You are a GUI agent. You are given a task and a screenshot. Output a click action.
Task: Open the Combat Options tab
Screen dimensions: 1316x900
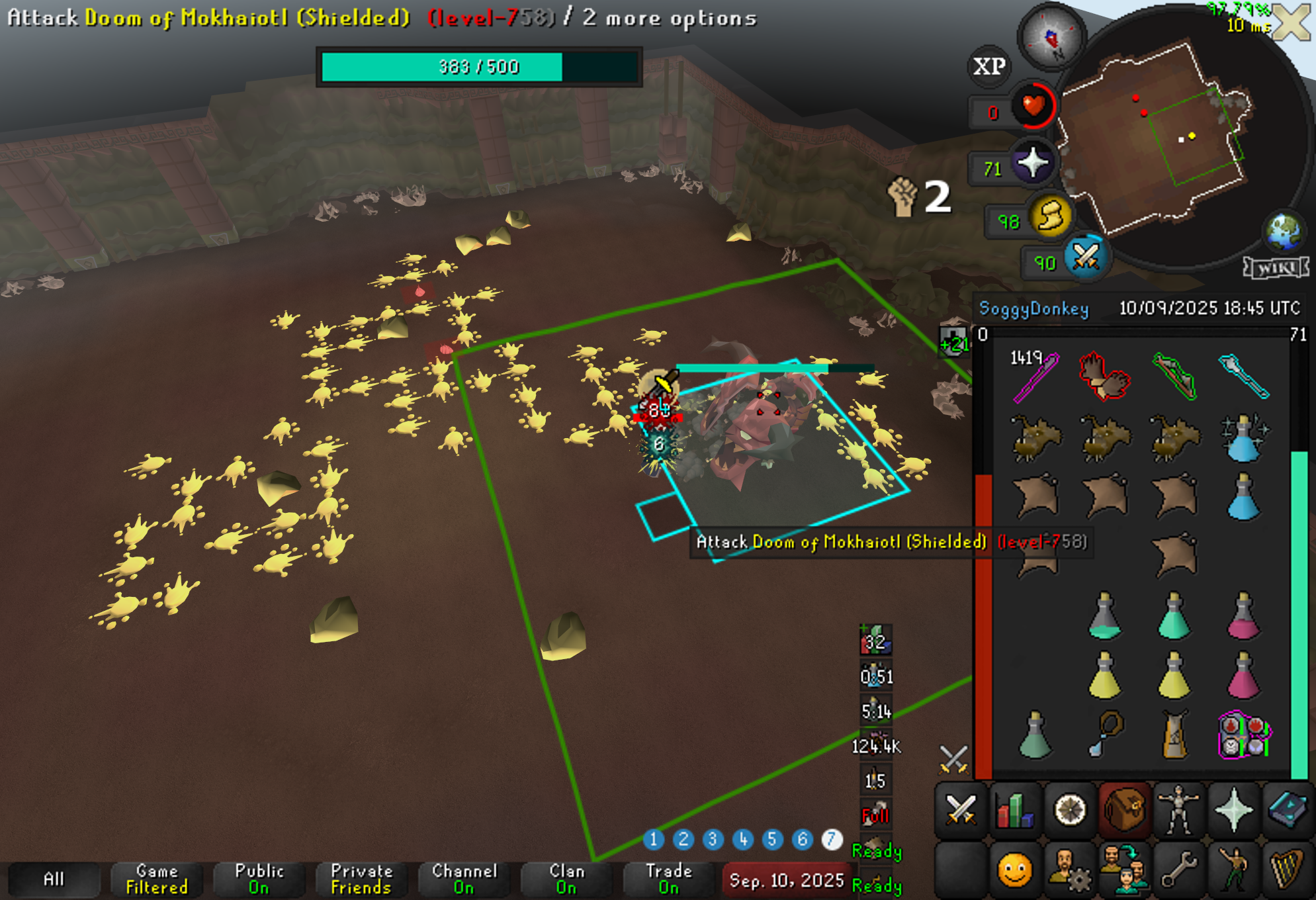(960, 810)
